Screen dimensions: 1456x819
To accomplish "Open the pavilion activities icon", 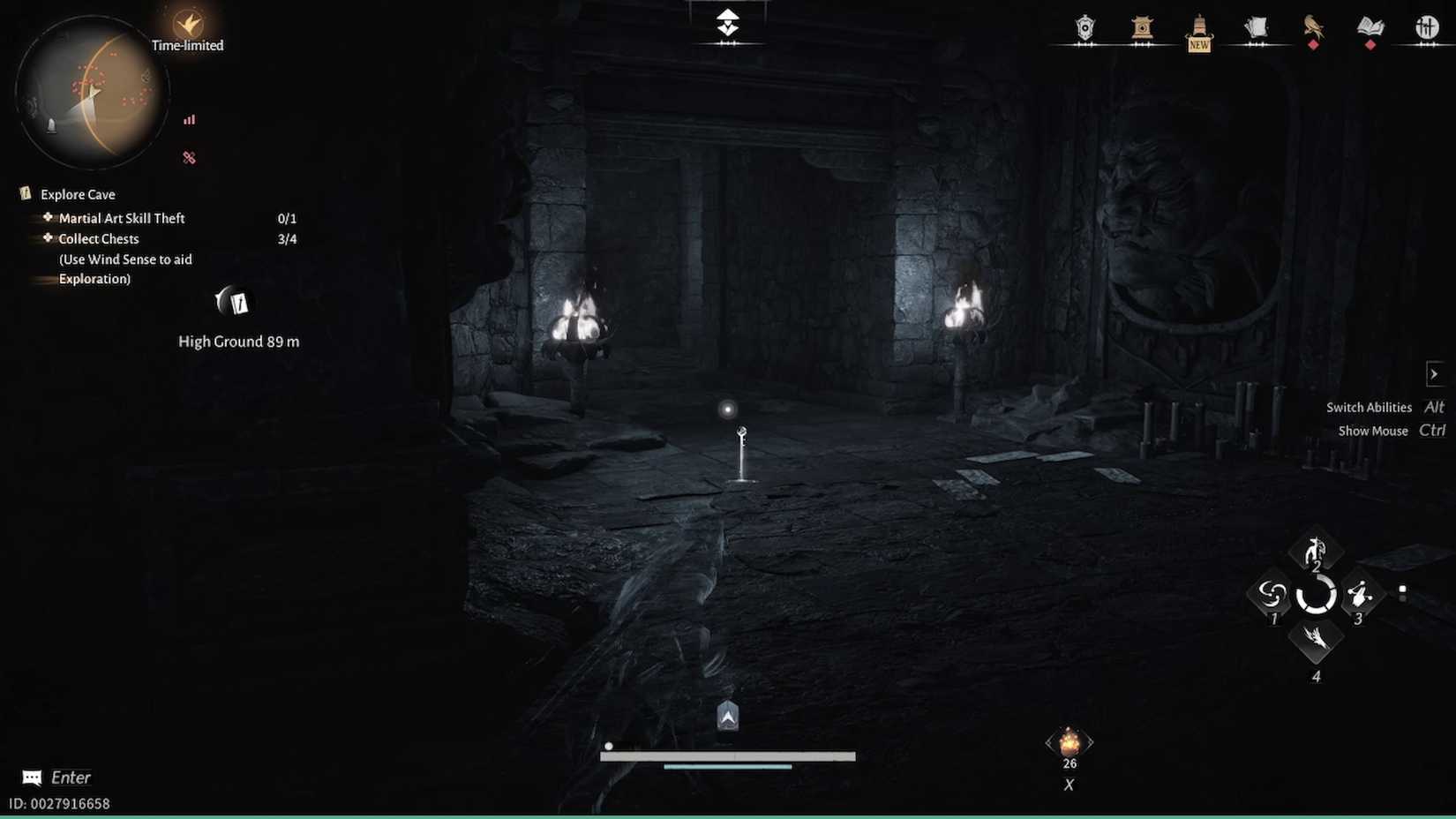I will click(1142, 29).
